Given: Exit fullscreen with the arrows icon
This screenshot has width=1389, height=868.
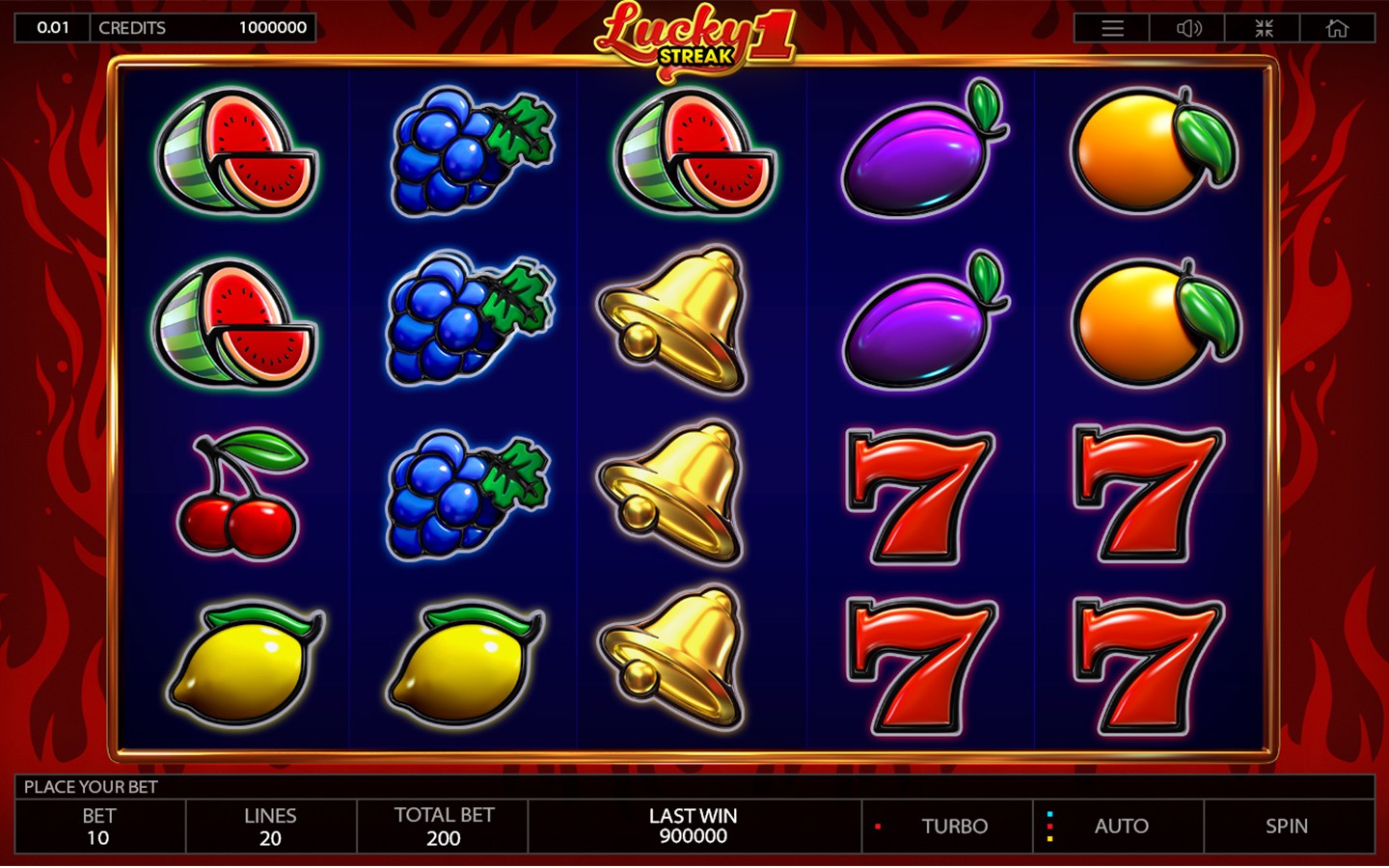Looking at the screenshot, I should point(1264,28).
